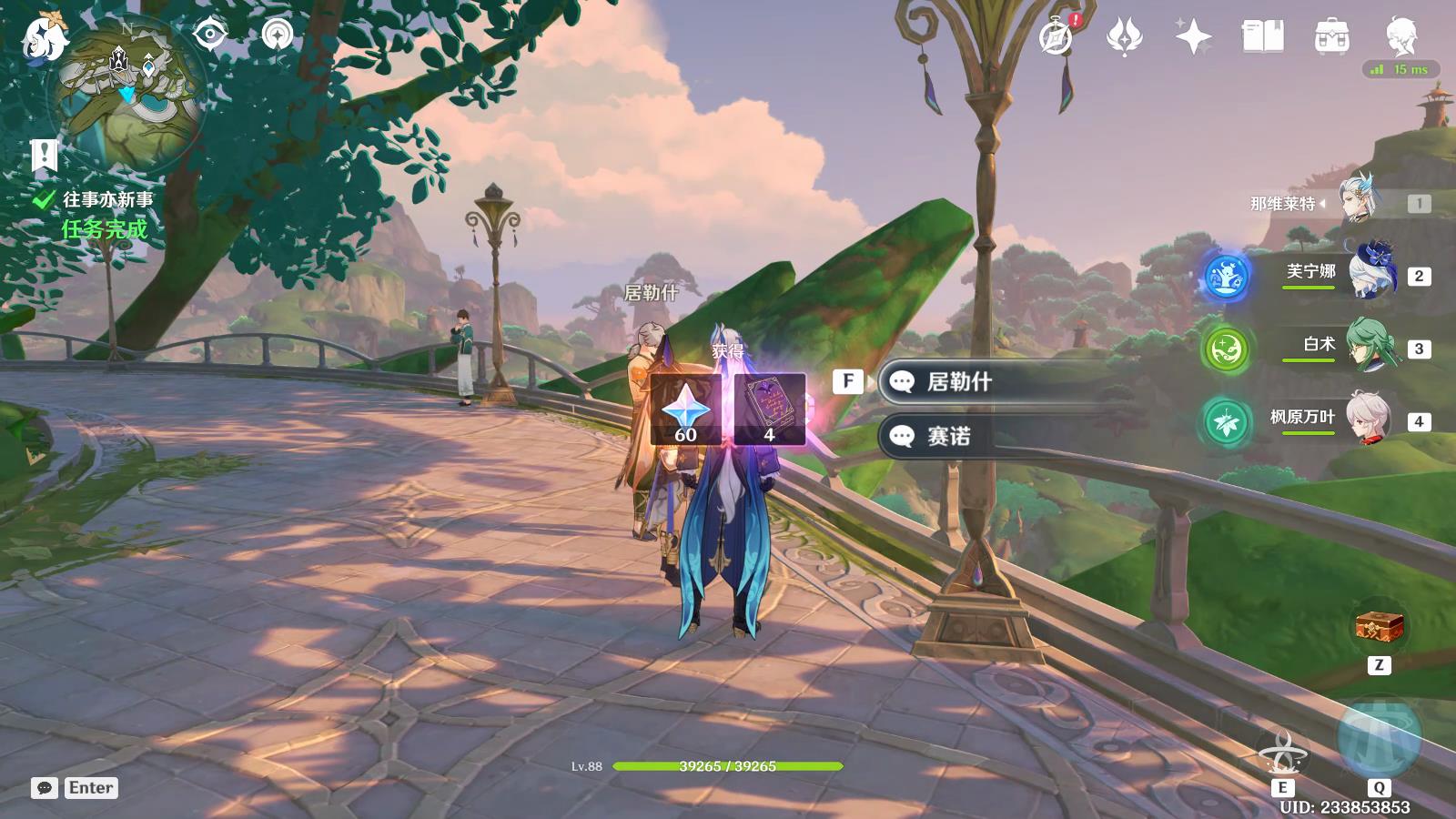Viewport: 1456px width, 819px height.
Task: Open the character profile head icon
Action: (x=1401, y=35)
